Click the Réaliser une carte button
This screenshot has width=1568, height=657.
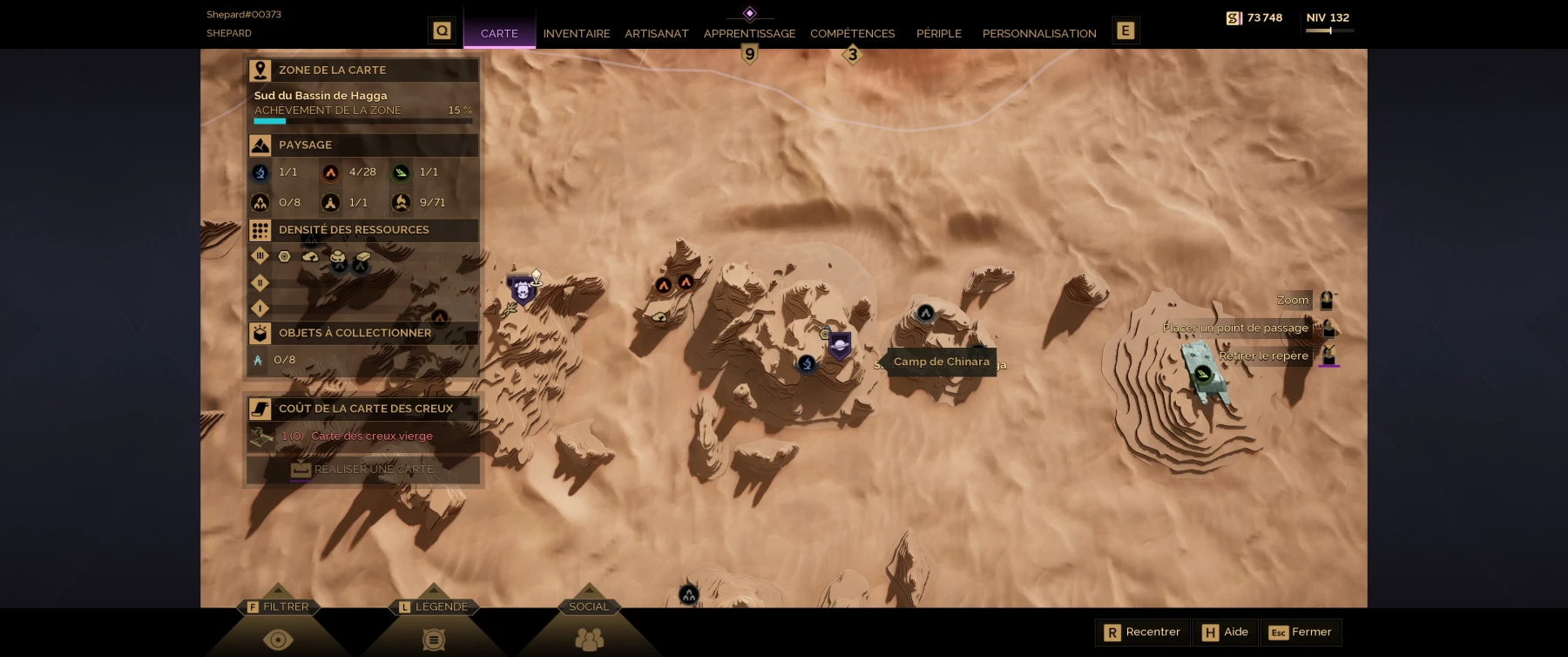363,469
